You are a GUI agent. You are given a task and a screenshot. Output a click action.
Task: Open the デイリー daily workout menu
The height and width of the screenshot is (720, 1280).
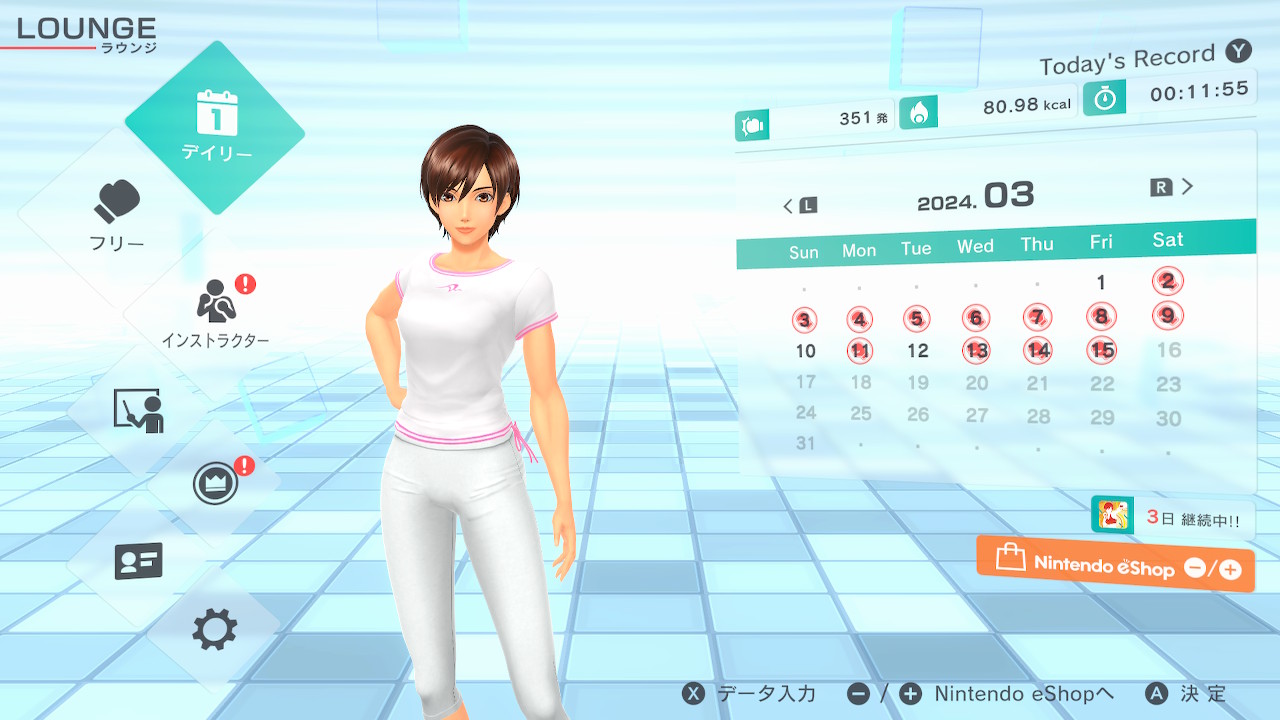click(x=215, y=127)
